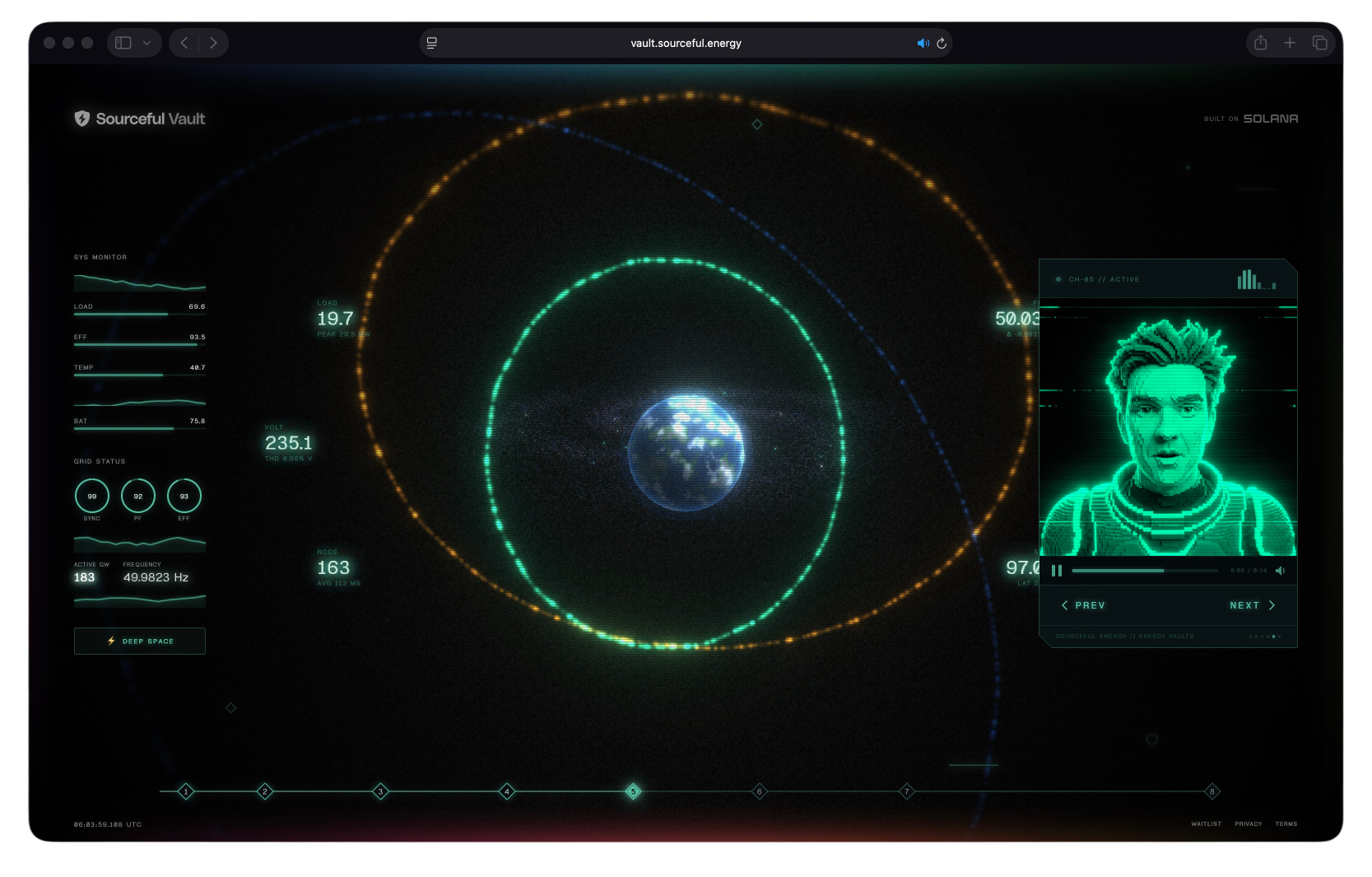Mute the video player speaker

(x=1281, y=570)
